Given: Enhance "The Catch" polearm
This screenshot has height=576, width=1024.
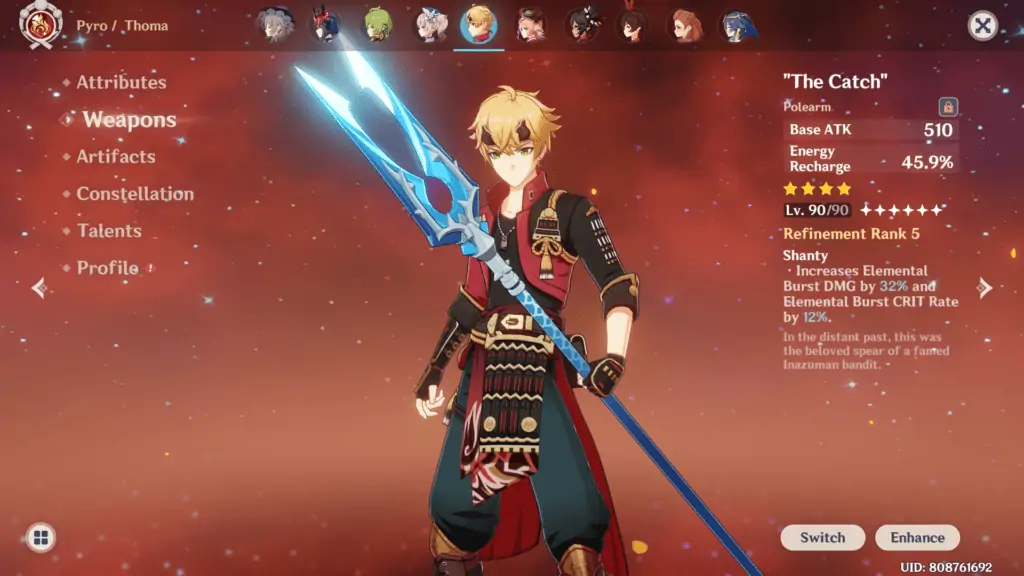Looking at the screenshot, I should (x=917, y=538).
